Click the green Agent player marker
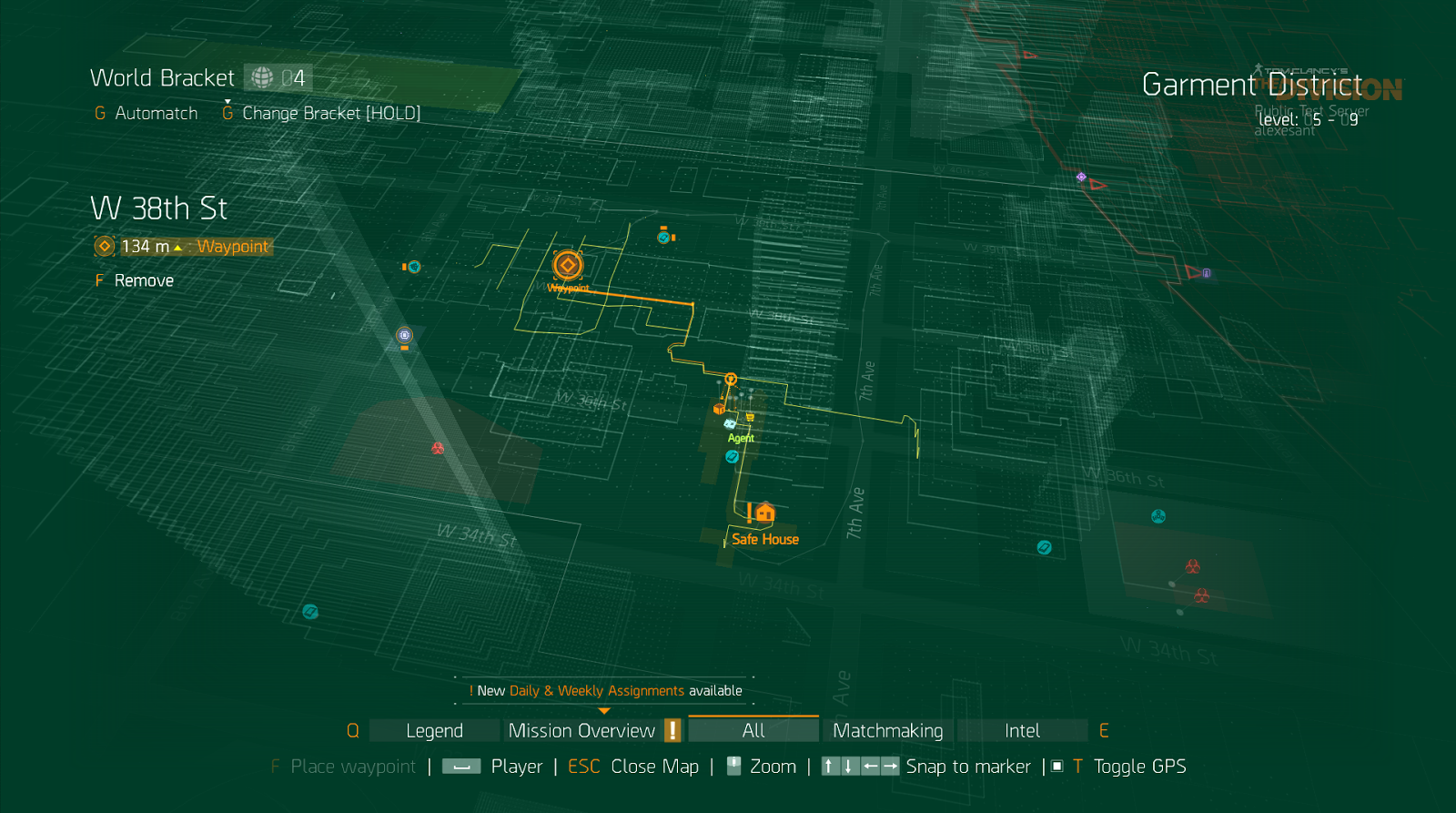The image size is (1456, 813). point(729,424)
